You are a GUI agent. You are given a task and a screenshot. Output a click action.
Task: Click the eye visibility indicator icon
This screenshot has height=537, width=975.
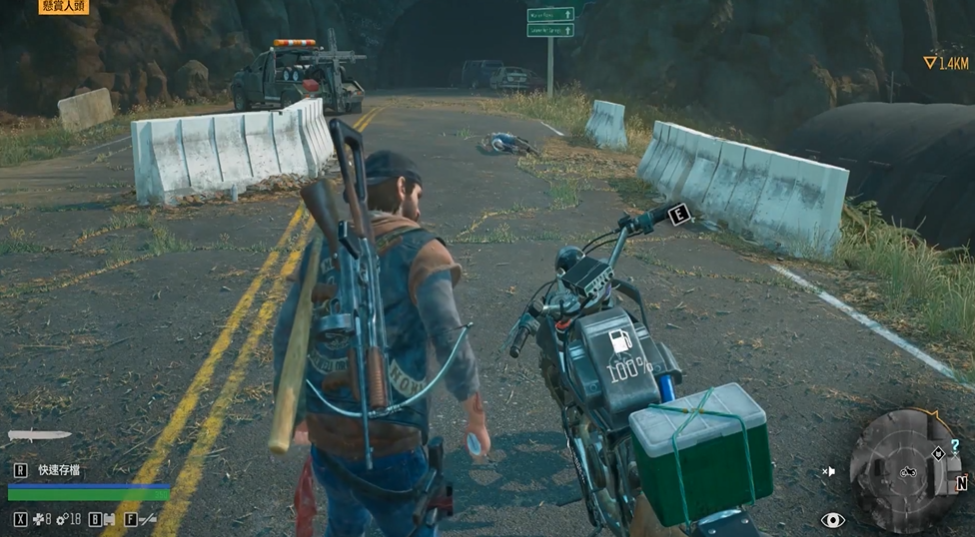coord(832,520)
